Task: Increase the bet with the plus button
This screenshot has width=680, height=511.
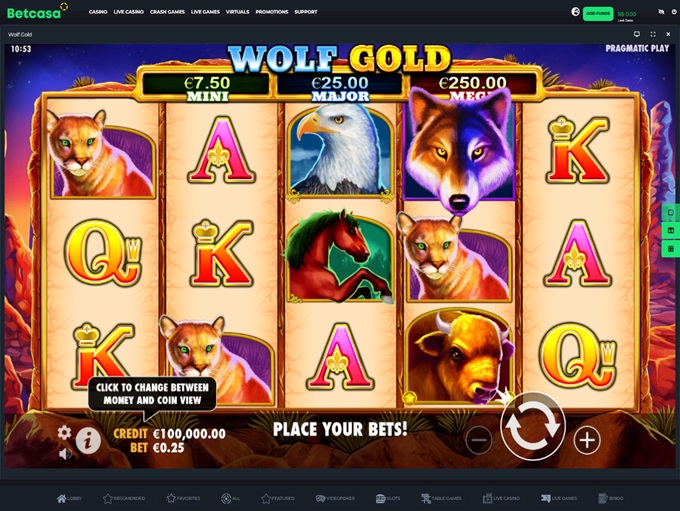Action: click(x=587, y=439)
